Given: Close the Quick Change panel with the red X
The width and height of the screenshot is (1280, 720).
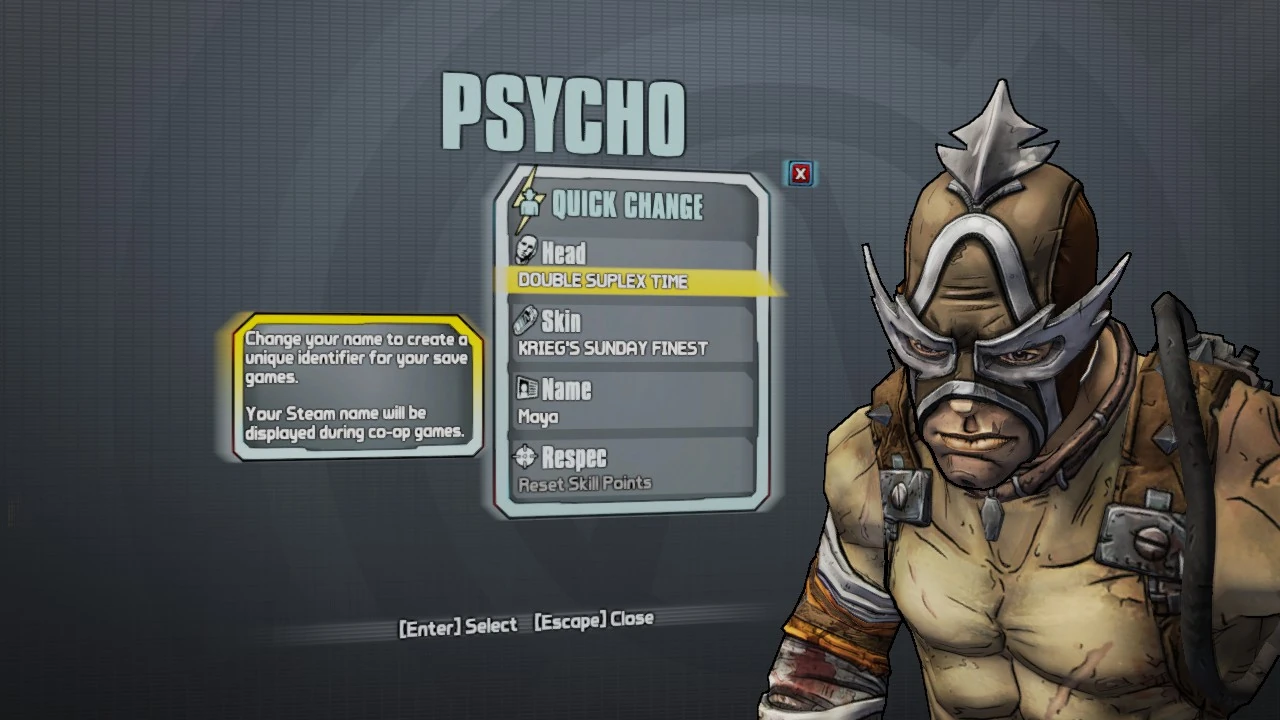Looking at the screenshot, I should [800, 173].
